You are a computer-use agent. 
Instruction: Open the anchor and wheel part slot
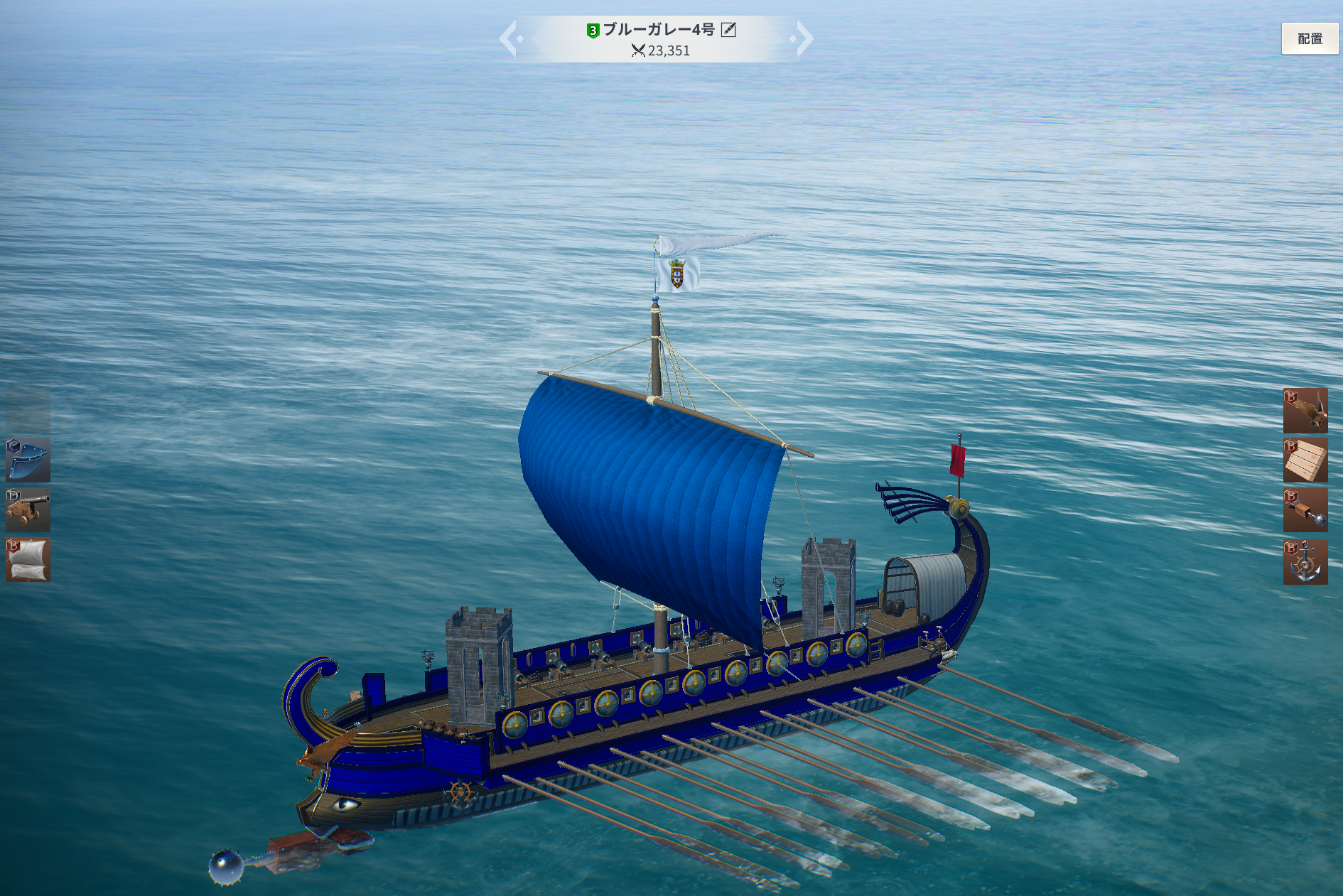tap(1305, 561)
